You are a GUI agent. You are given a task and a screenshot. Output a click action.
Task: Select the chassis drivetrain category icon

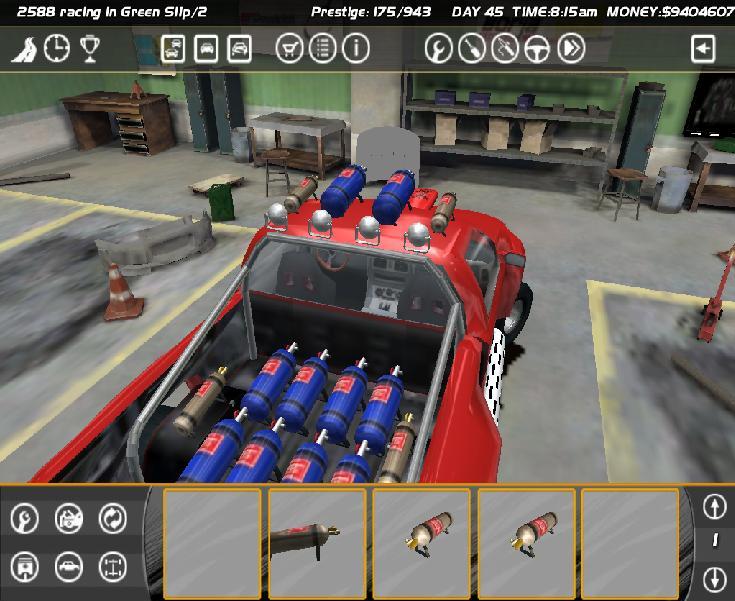pos(113,567)
